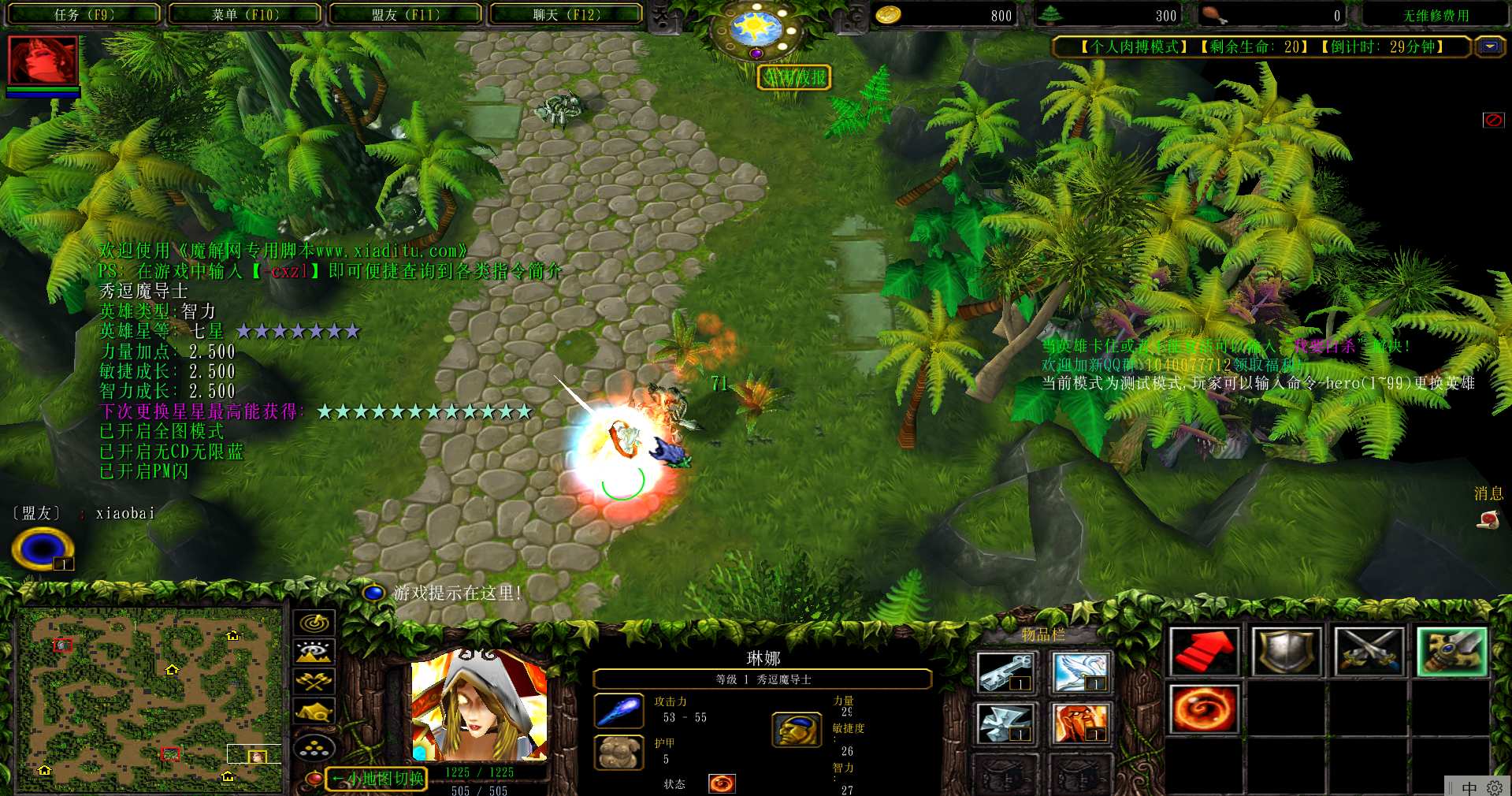Toggle minimap terrain display button

(314, 652)
